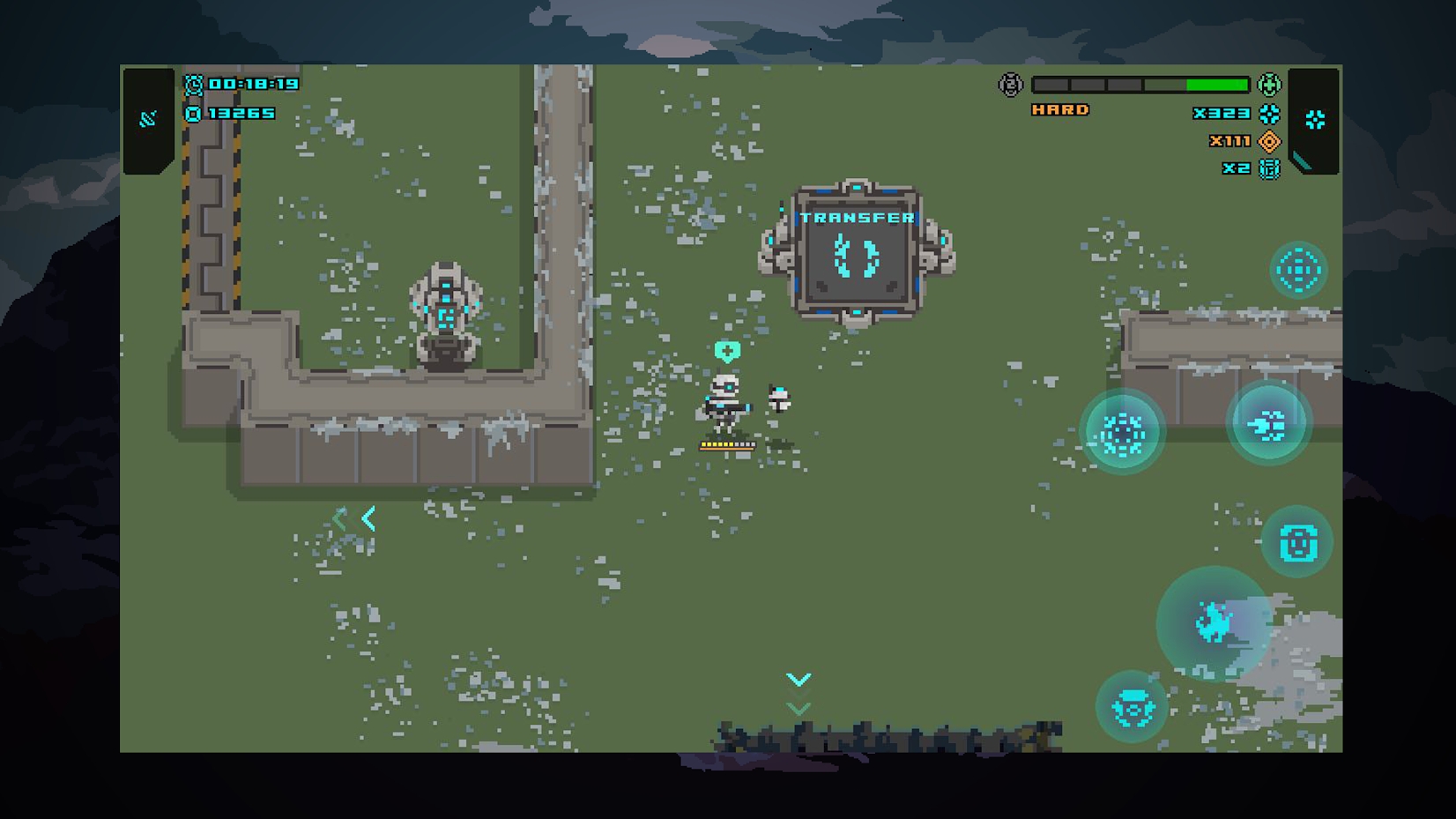This screenshot has width=1456, height=819.
Task: Activate the dotted ring skill button
Action: (x=1121, y=432)
